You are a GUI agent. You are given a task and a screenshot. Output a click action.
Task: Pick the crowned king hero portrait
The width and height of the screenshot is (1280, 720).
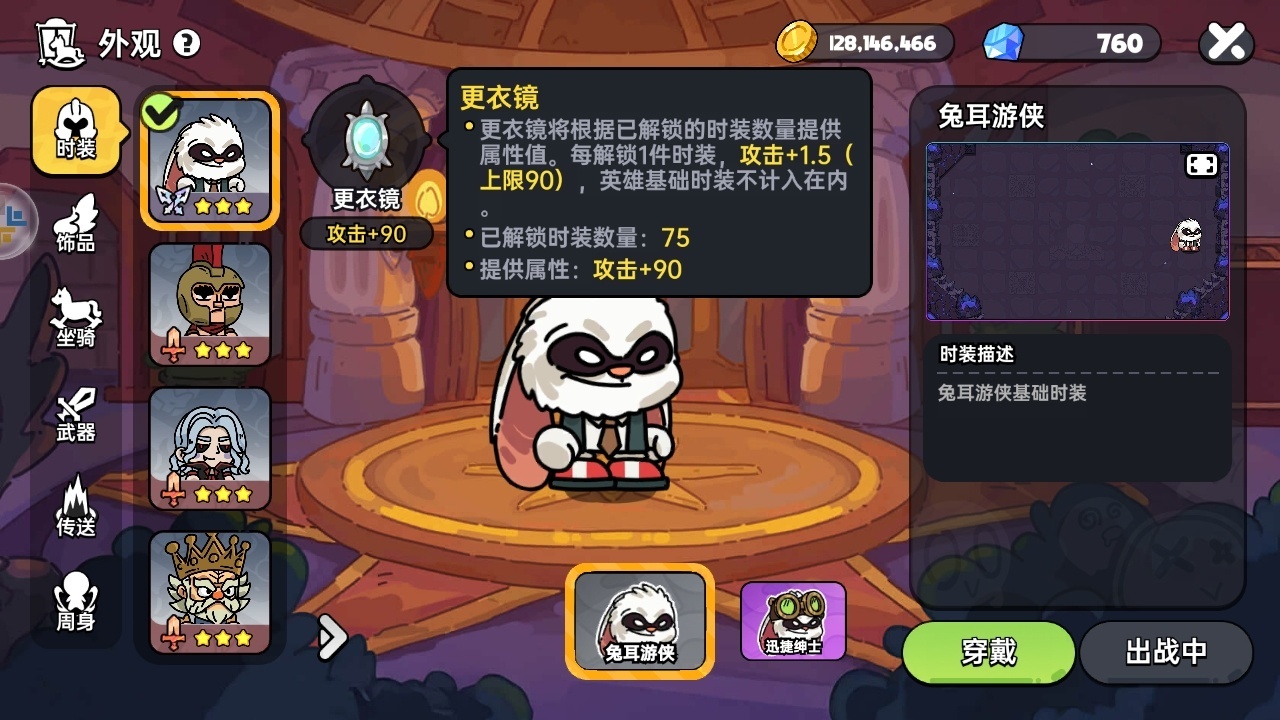coord(210,592)
